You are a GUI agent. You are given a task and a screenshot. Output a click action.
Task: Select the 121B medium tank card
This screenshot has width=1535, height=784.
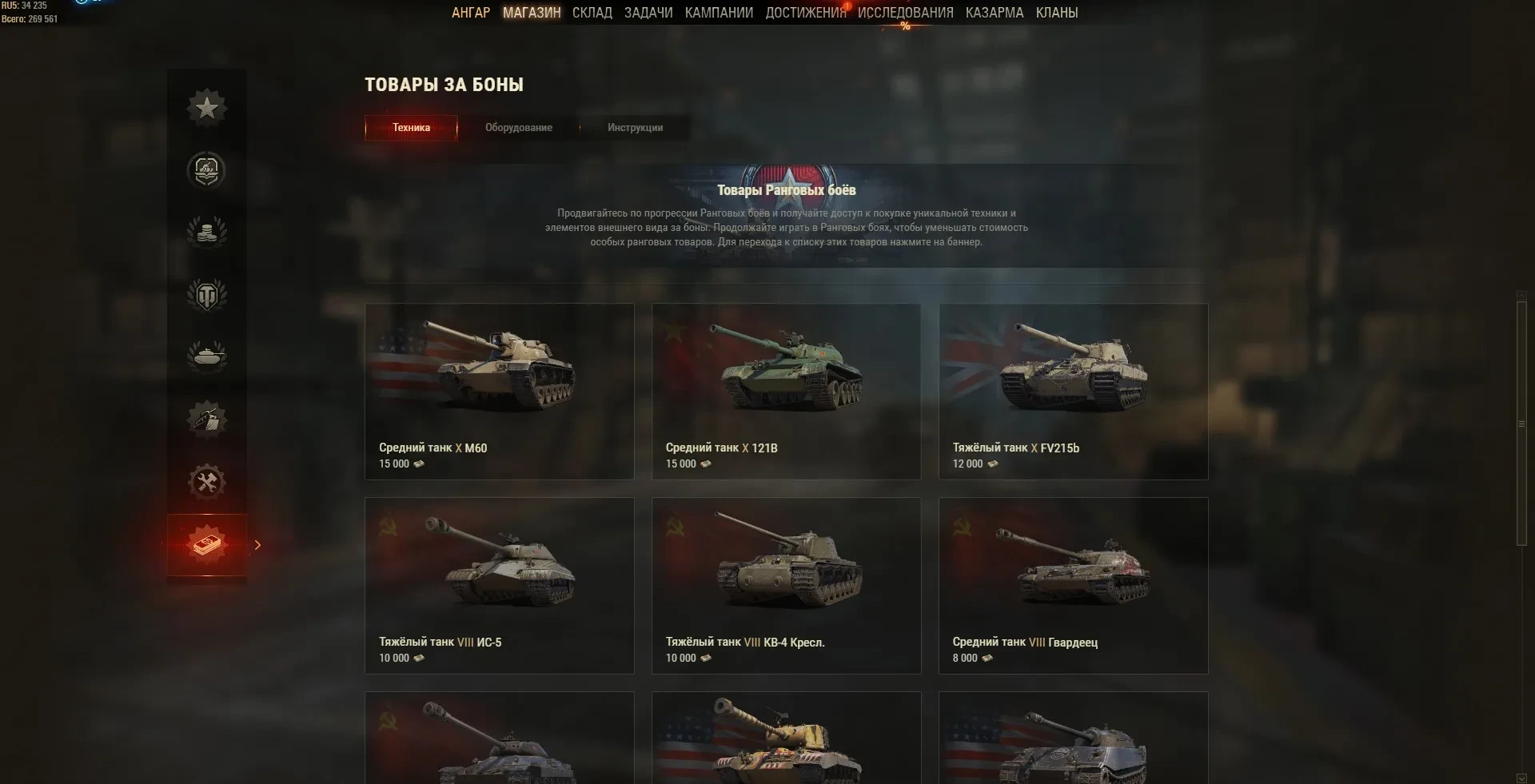tap(786, 391)
